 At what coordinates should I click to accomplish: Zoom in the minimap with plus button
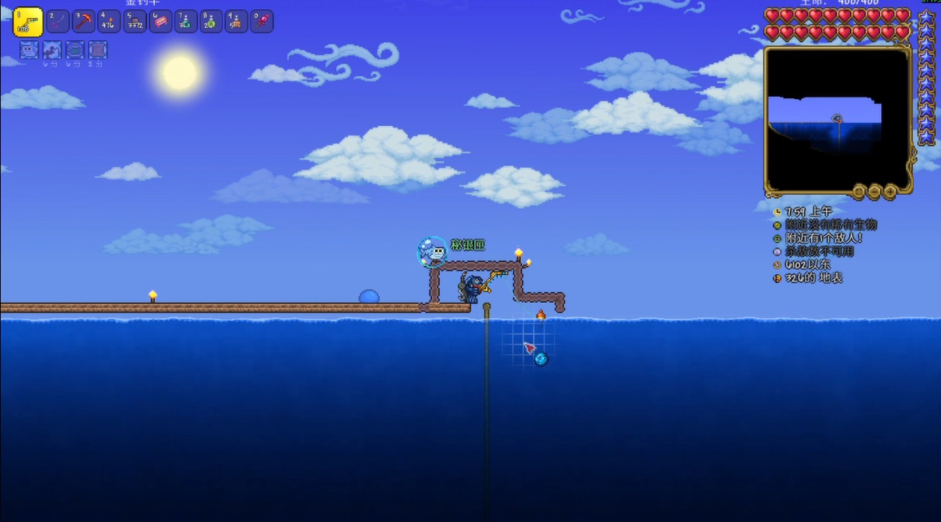pos(890,191)
